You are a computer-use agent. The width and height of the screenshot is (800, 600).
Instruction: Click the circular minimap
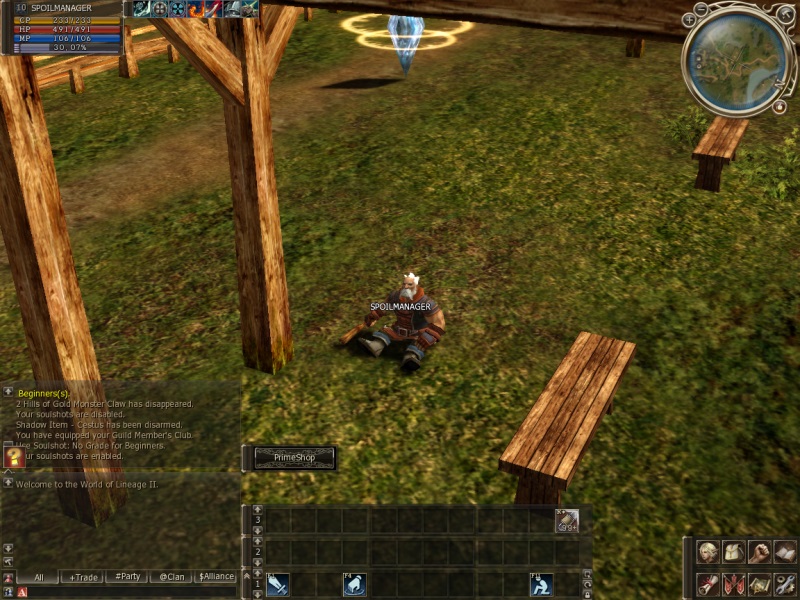click(x=738, y=58)
